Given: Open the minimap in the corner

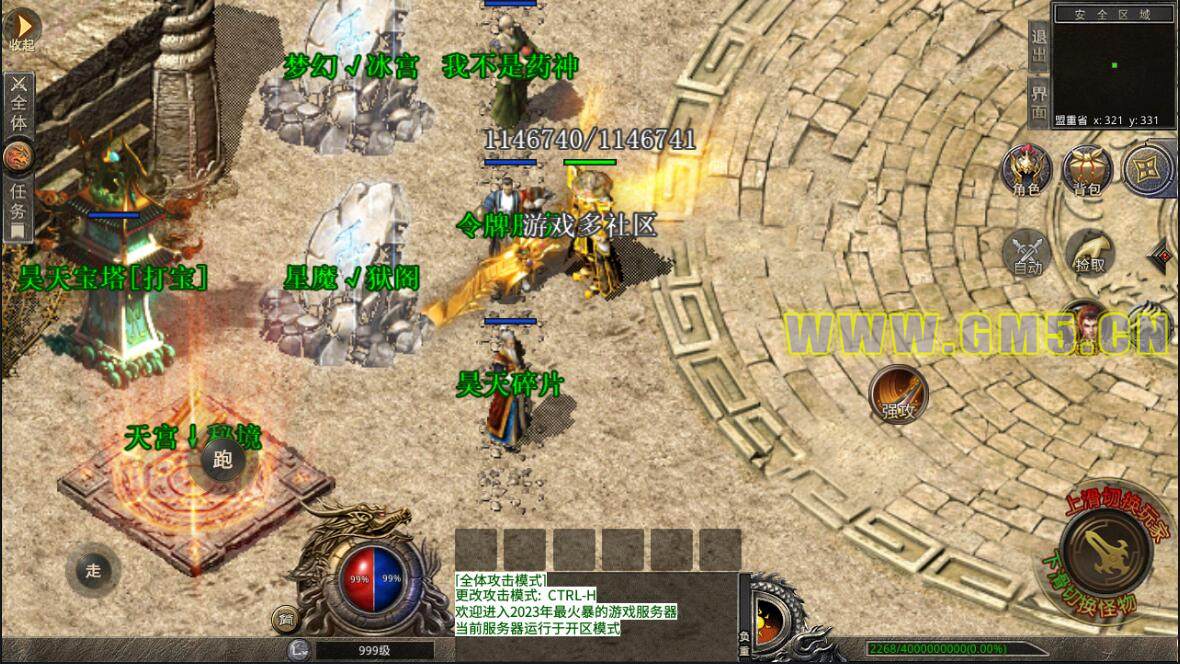Looking at the screenshot, I should [x=1115, y=65].
